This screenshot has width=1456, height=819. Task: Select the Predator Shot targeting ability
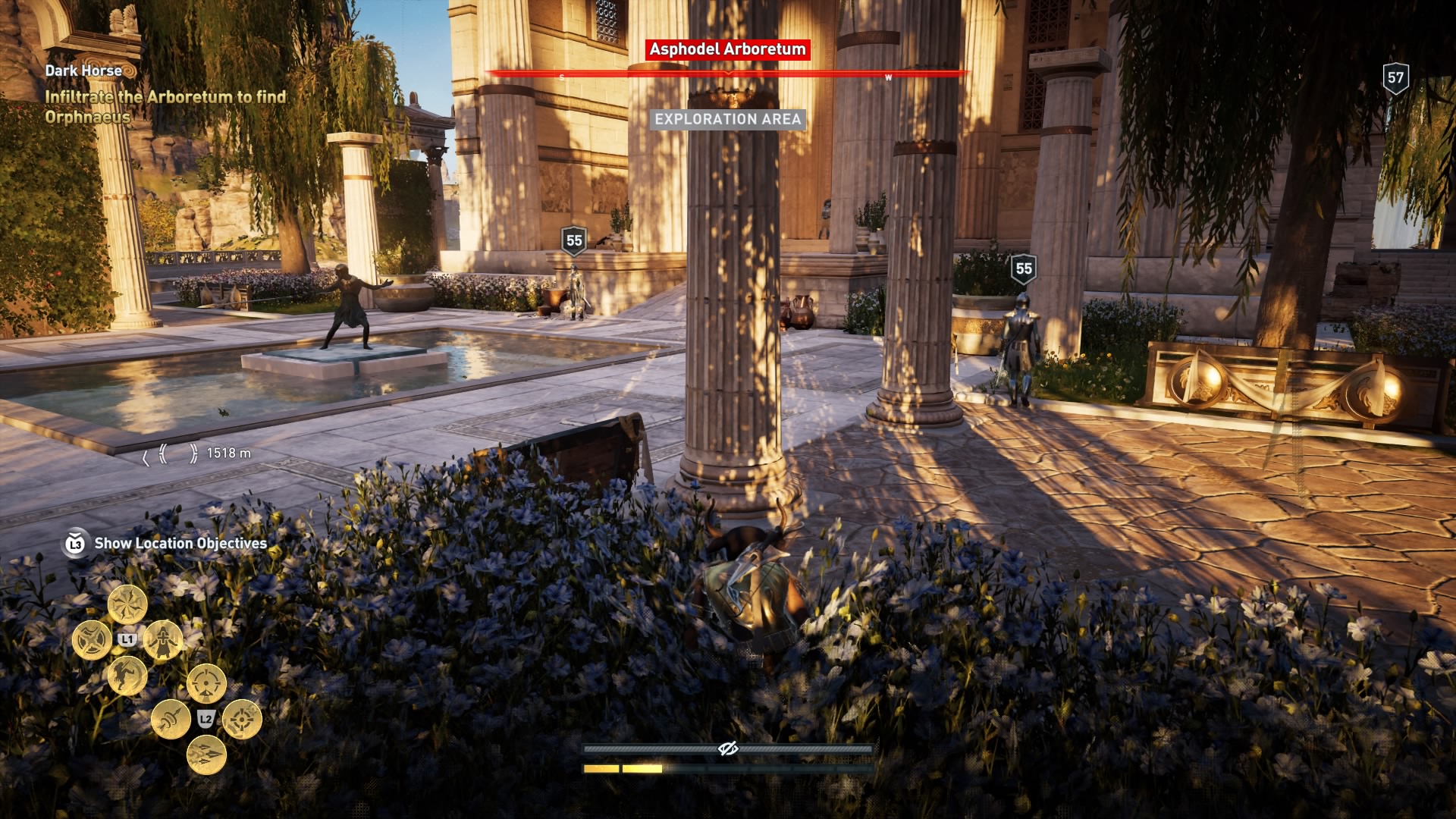click(x=206, y=682)
